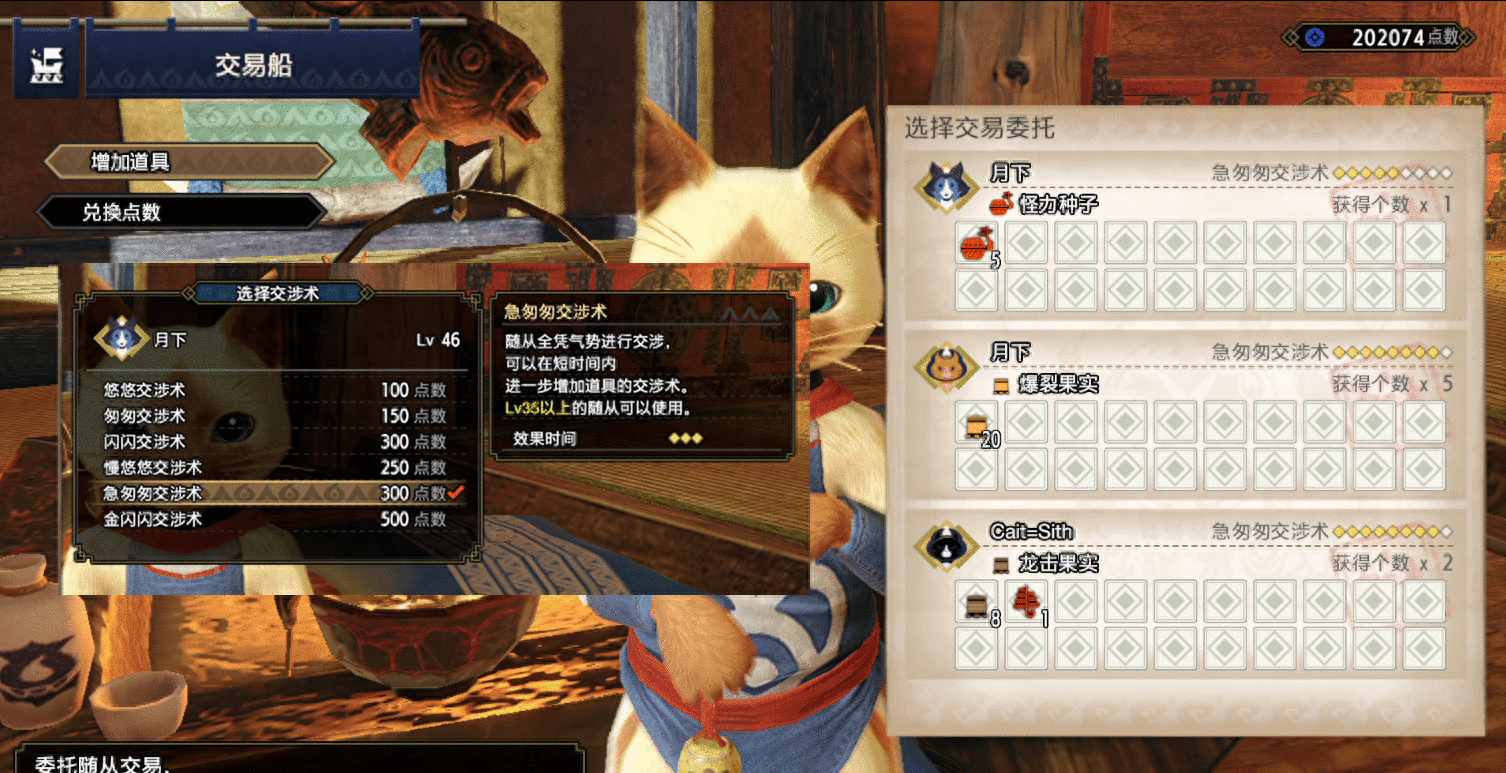The height and width of the screenshot is (773, 1506).
Task: Choose 金闪闪交涉术 for 500 points
Action: [x=273, y=520]
